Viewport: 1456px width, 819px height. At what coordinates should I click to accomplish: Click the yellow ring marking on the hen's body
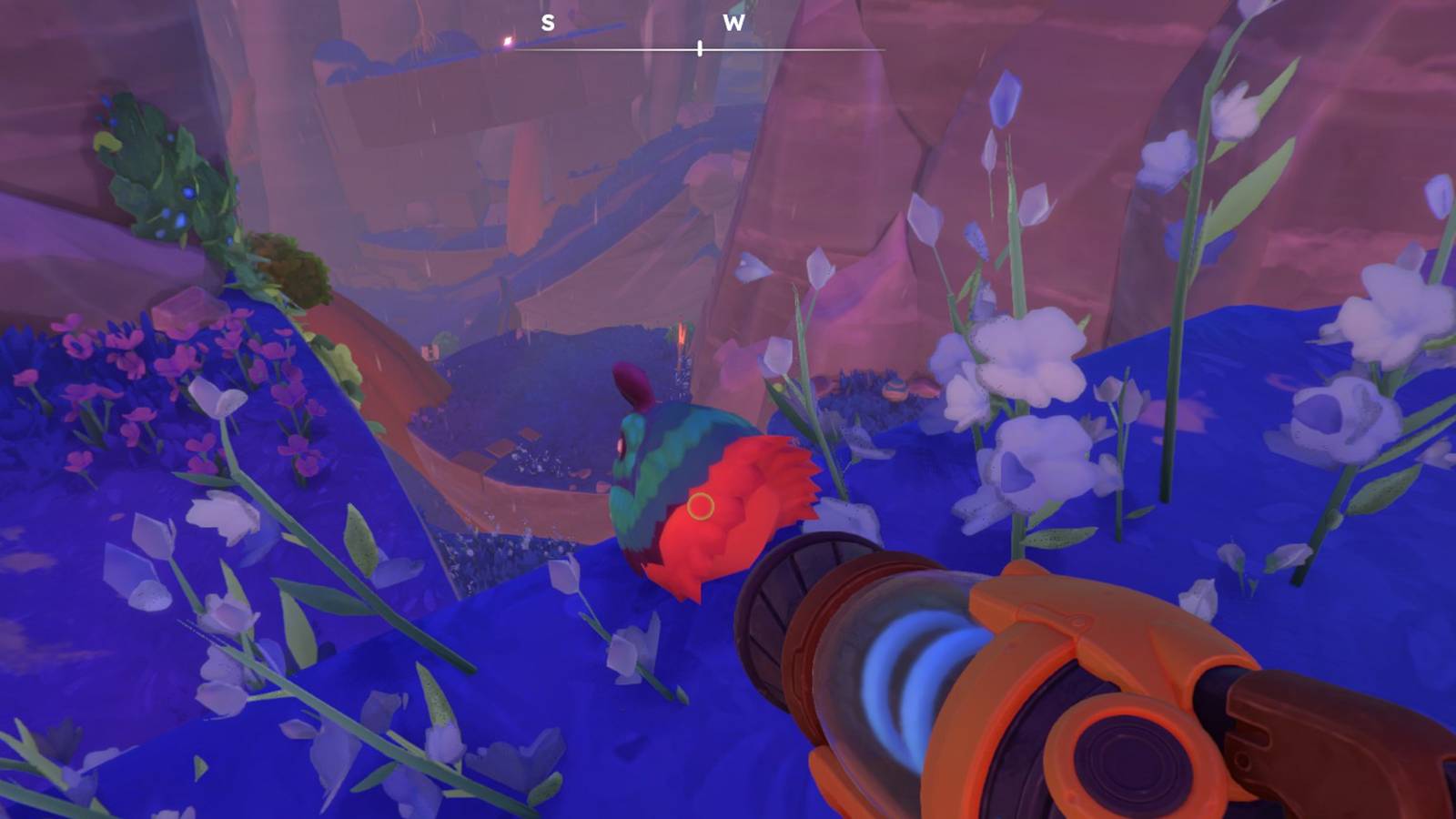[702, 505]
